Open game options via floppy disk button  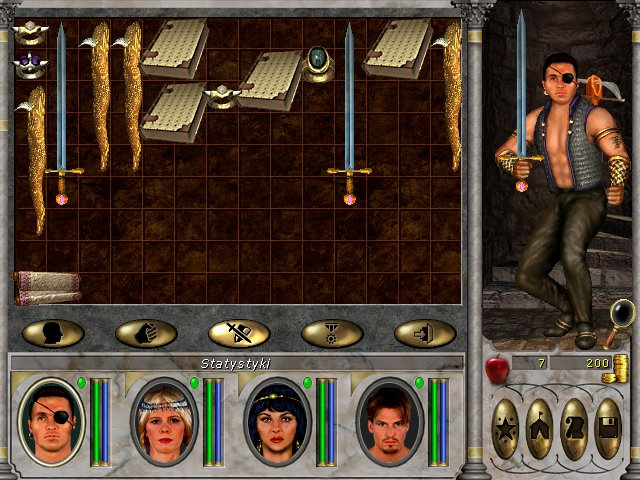(607, 428)
